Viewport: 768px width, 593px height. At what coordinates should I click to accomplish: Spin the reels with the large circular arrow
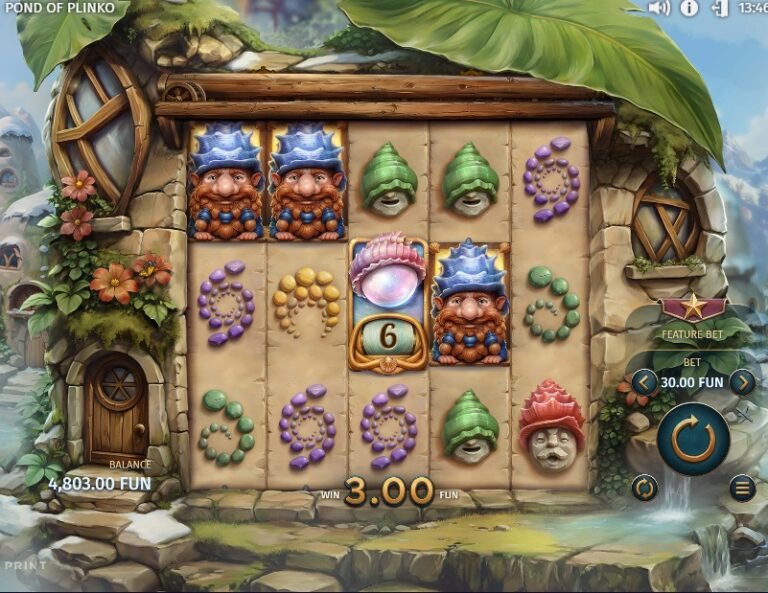point(693,436)
